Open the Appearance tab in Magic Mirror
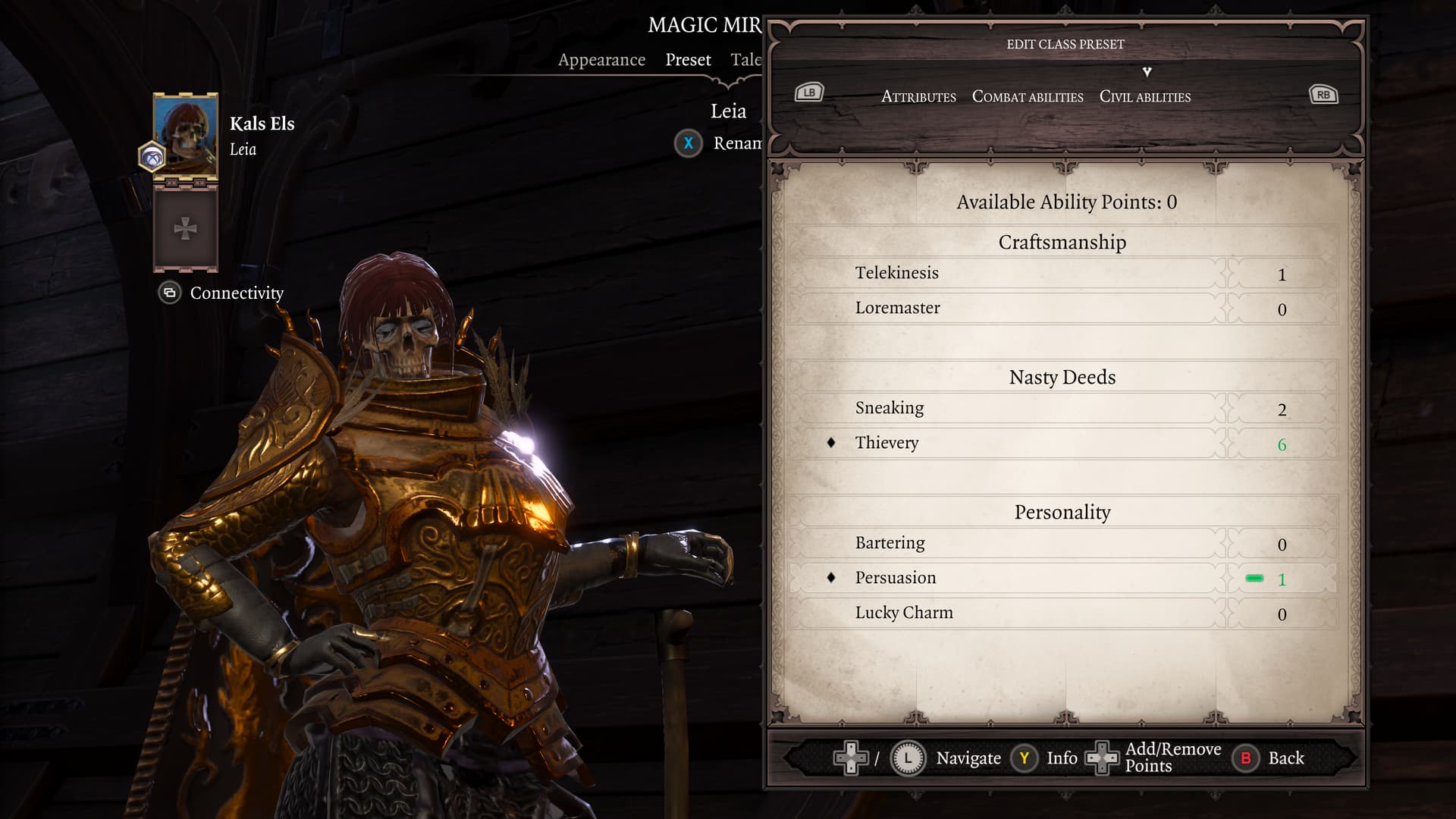Viewport: 1456px width, 819px height. [601, 60]
